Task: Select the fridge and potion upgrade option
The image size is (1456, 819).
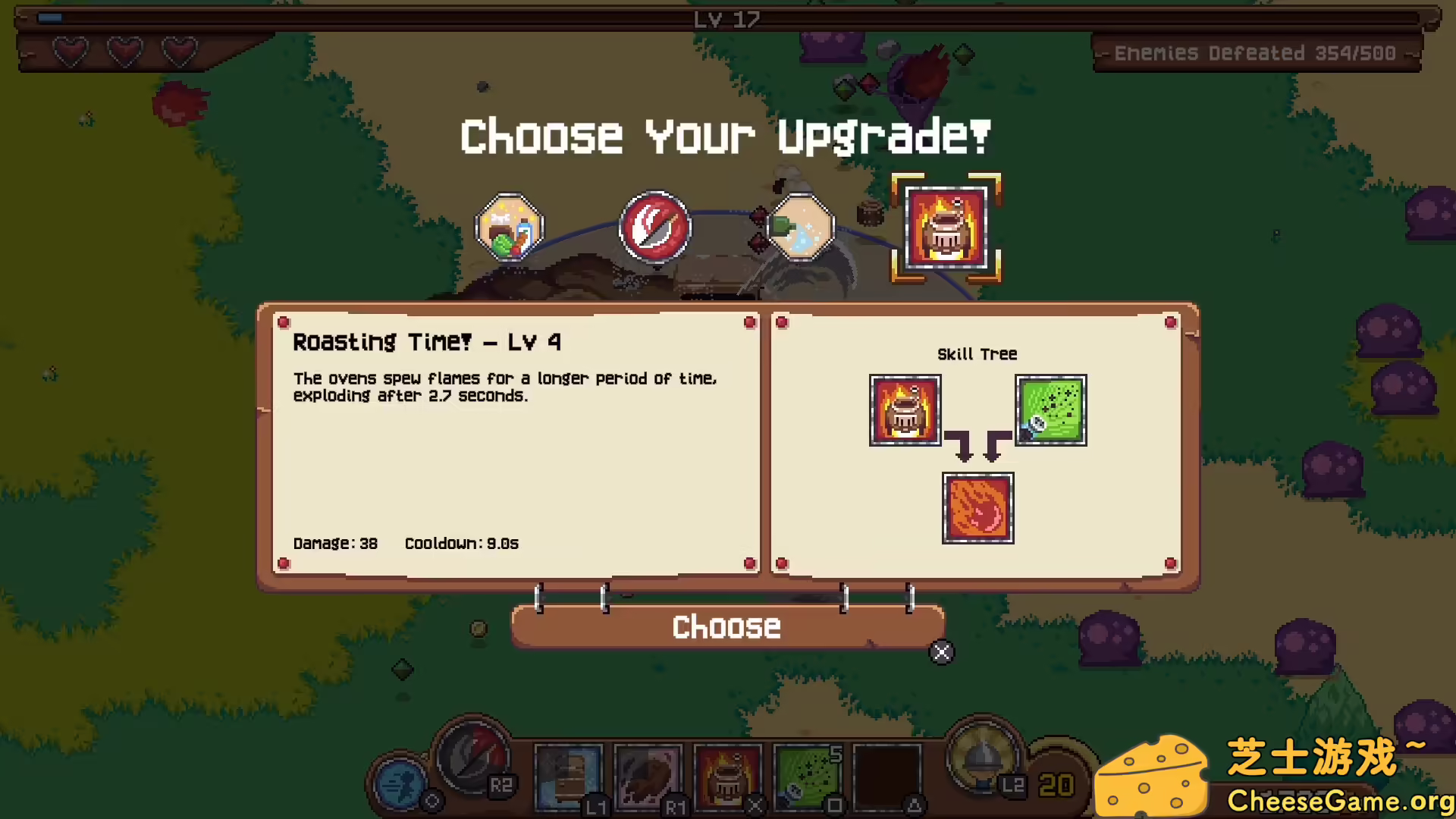Action: [x=509, y=227]
